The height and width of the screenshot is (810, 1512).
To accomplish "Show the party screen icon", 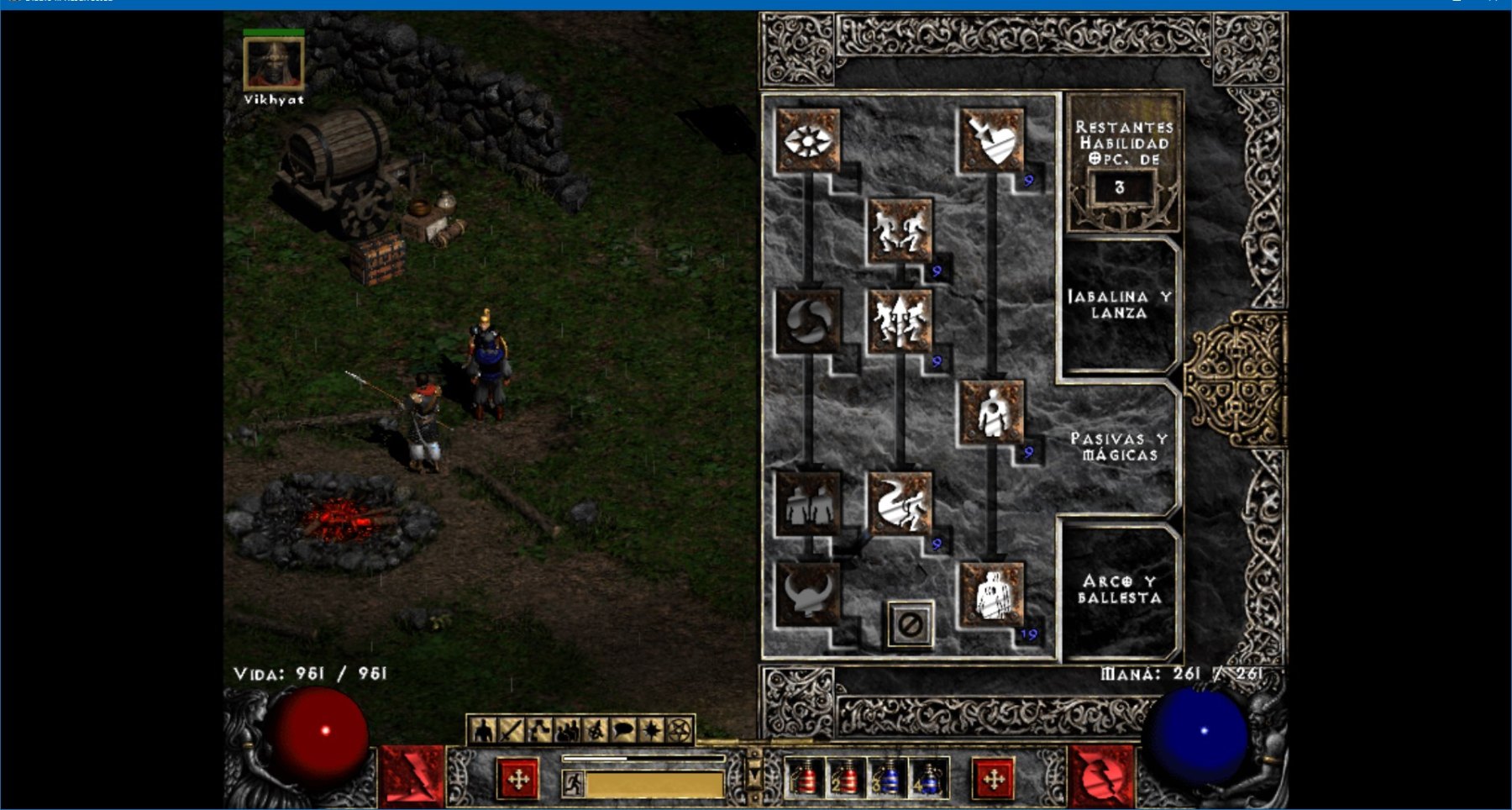I will [x=567, y=731].
